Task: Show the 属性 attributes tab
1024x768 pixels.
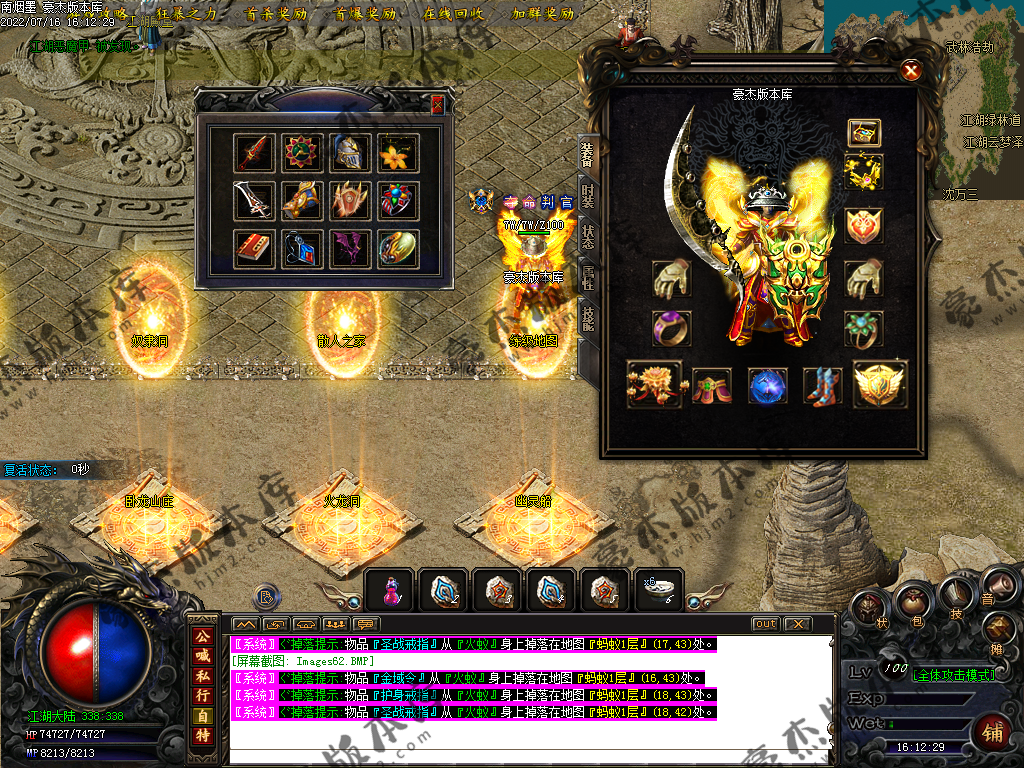Action: (588, 278)
